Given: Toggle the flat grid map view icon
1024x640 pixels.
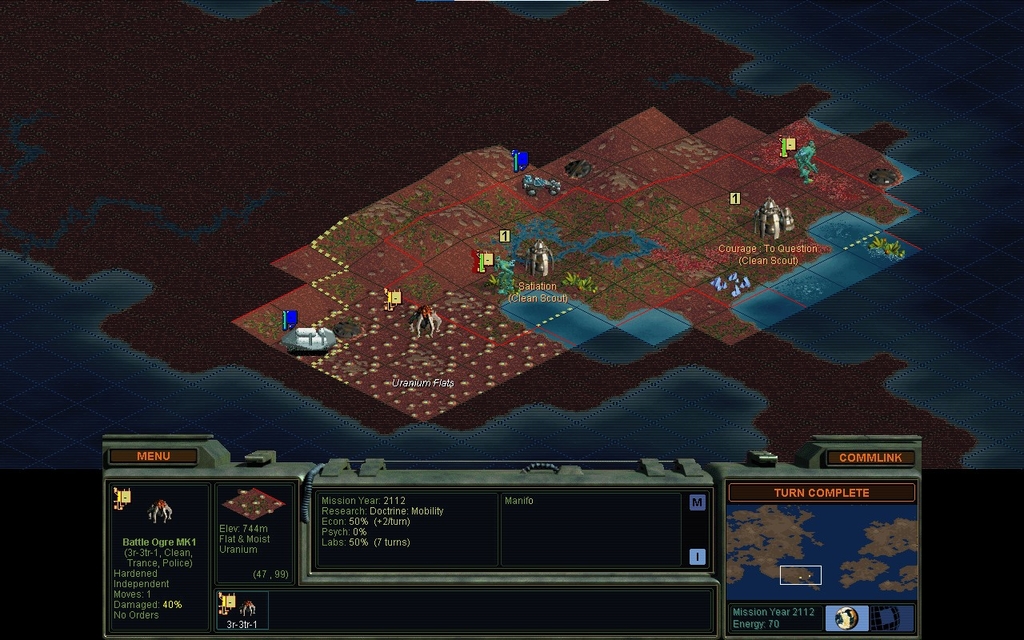Looking at the screenshot, I should (884, 617).
